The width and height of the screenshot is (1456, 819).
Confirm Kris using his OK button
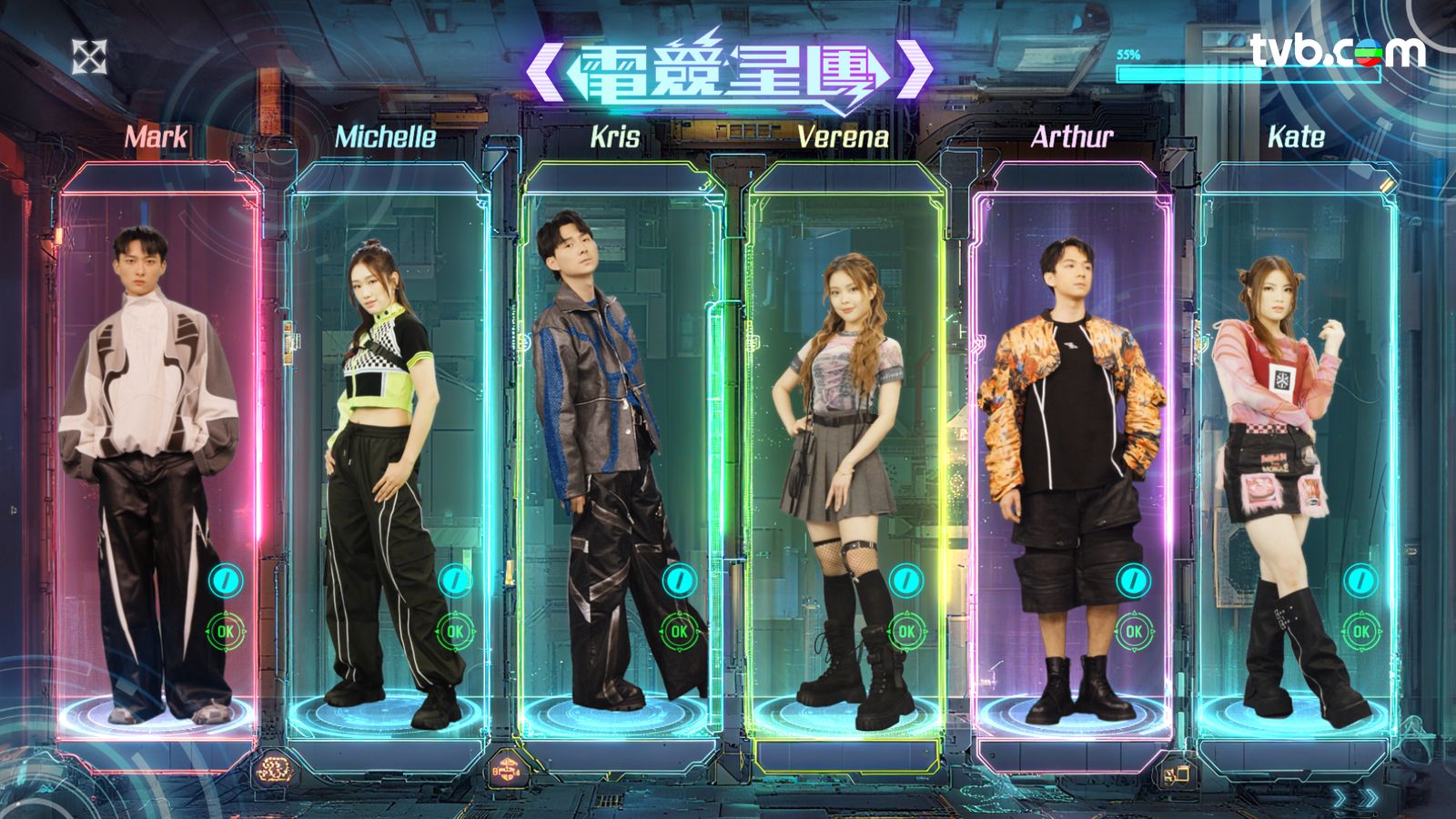coord(679,631)
